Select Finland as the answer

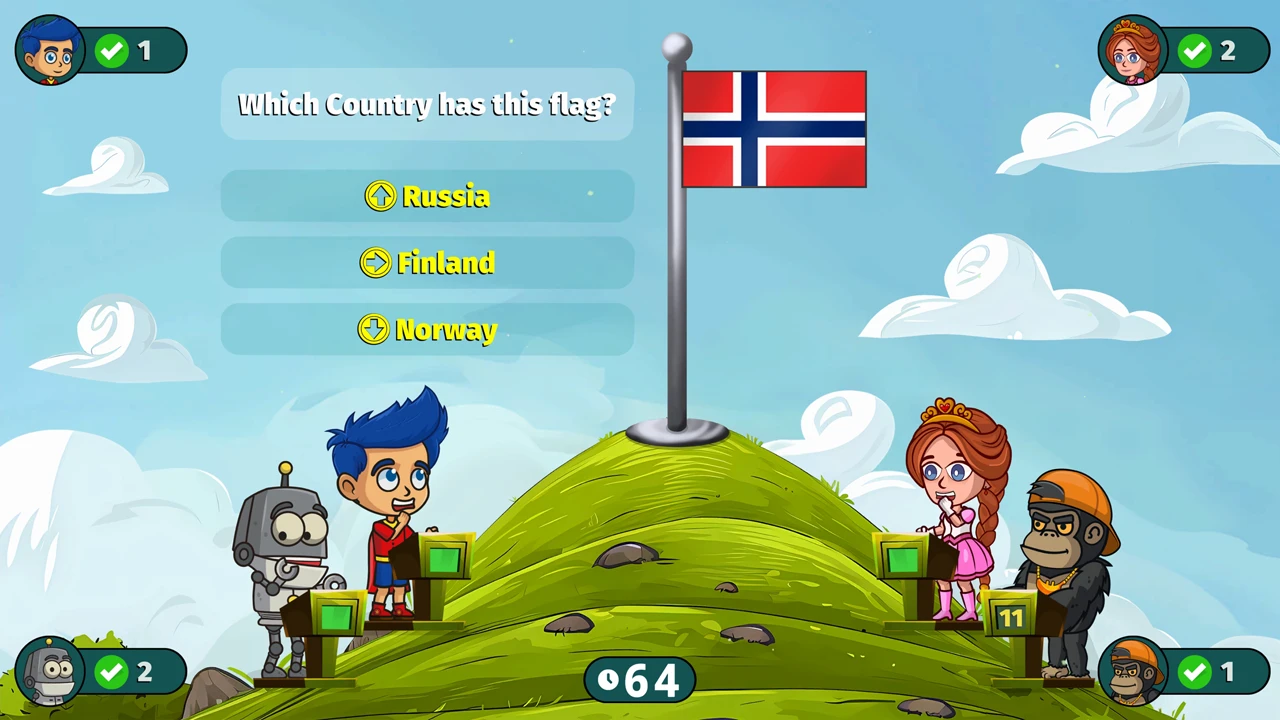pyautogui.click(x=427, y=263)
